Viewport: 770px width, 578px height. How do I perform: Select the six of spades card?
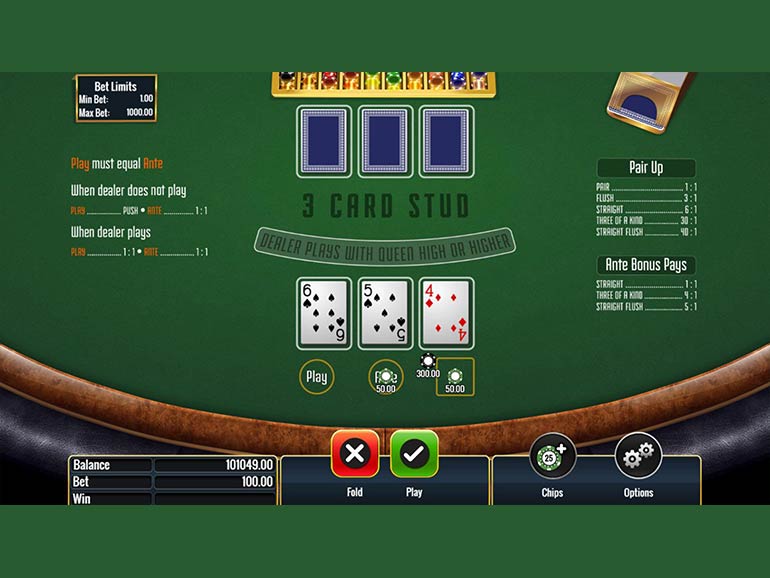coord(324,314)
